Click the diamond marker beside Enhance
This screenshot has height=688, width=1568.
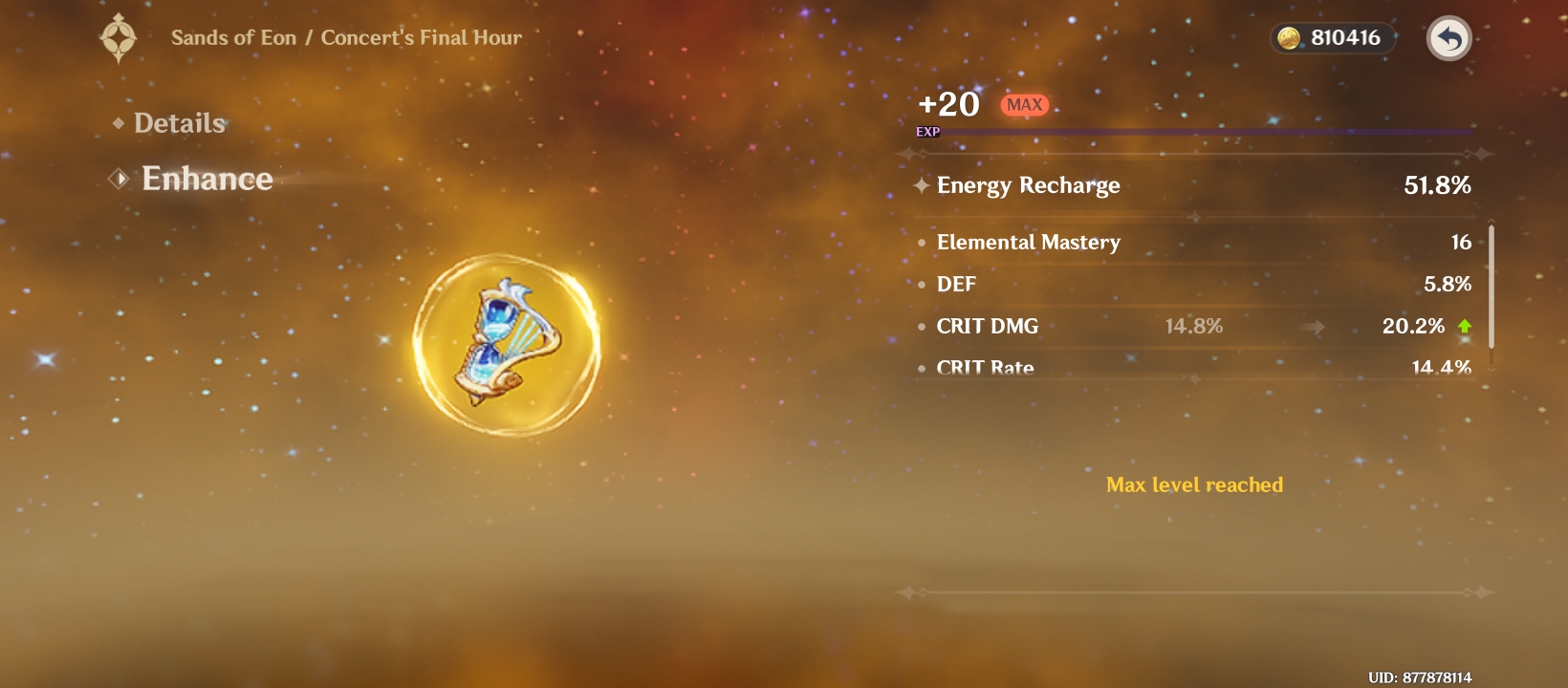pyautogui.click(x=118, y=179)
